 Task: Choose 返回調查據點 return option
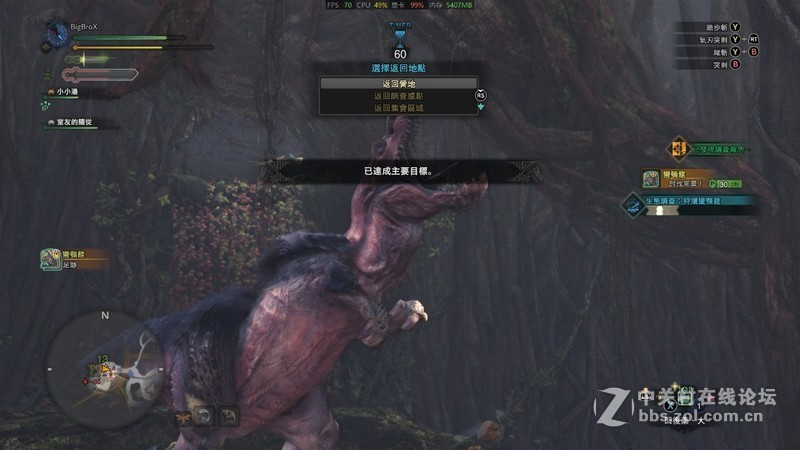coord(398,96)
